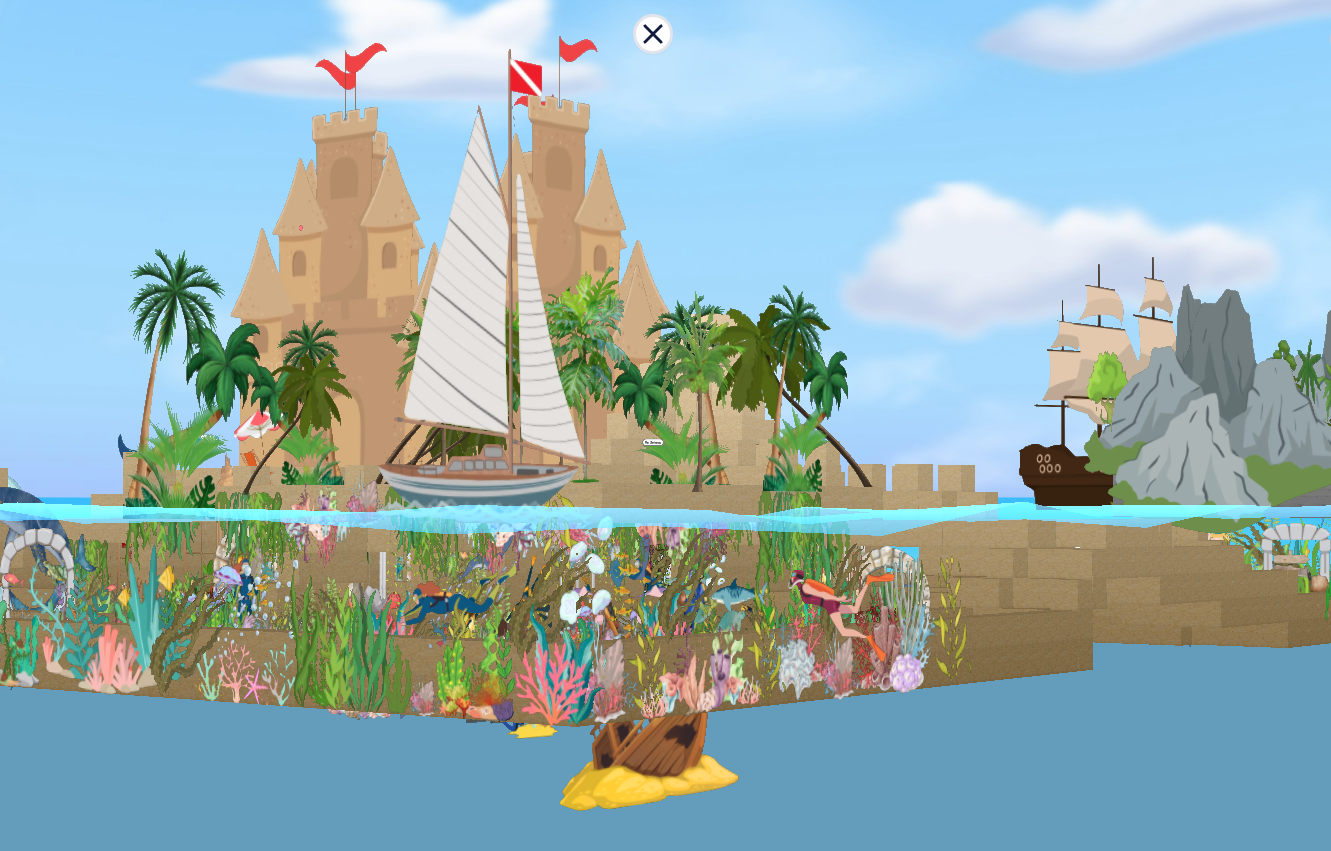Close the current view with the X button
The width and height of the screenshot is (1331, 851).
[x=653, y=34]
